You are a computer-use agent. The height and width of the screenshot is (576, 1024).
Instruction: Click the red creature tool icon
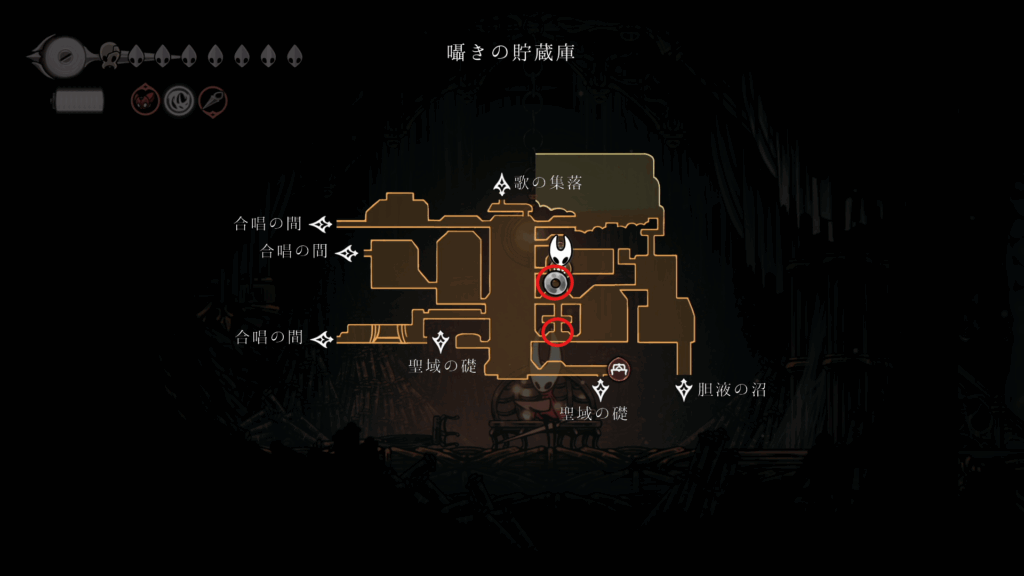tap(145, 99)
